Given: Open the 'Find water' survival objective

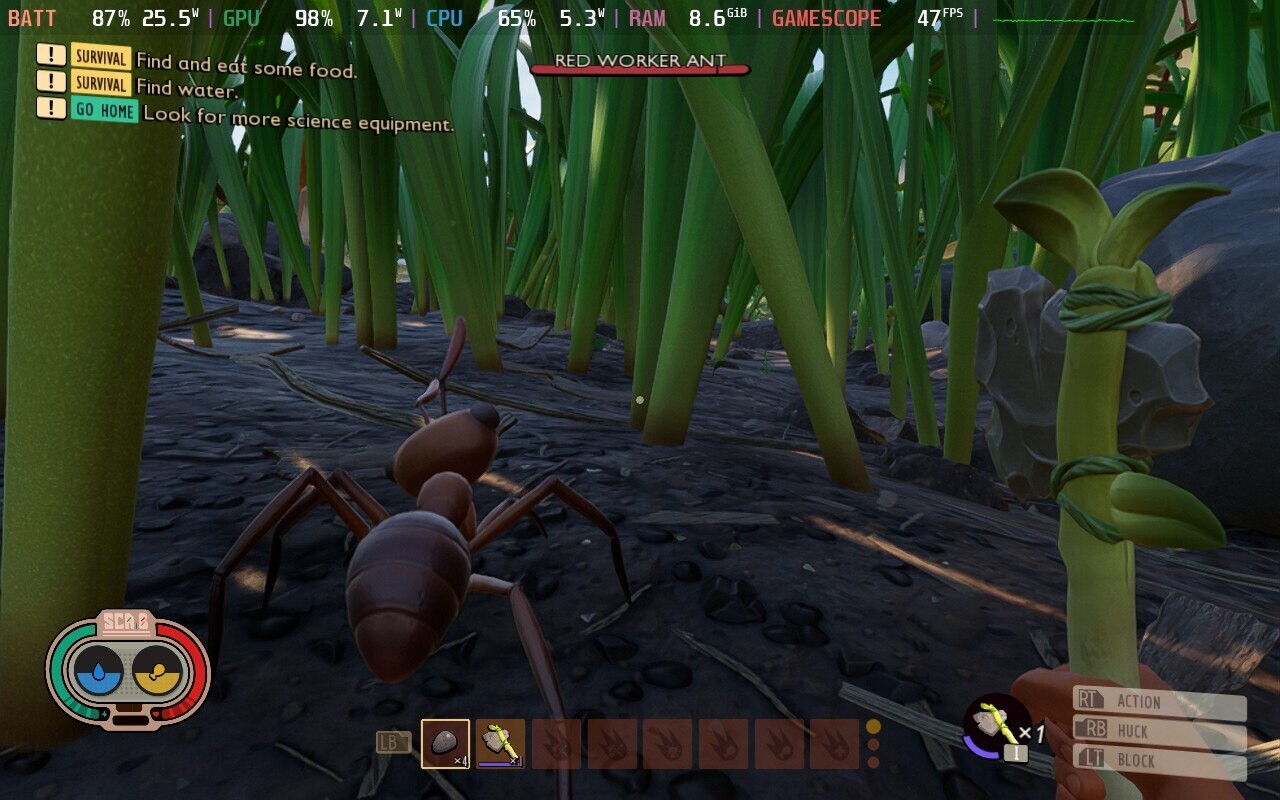Looking at the screenshot, I should pos(187,88).
